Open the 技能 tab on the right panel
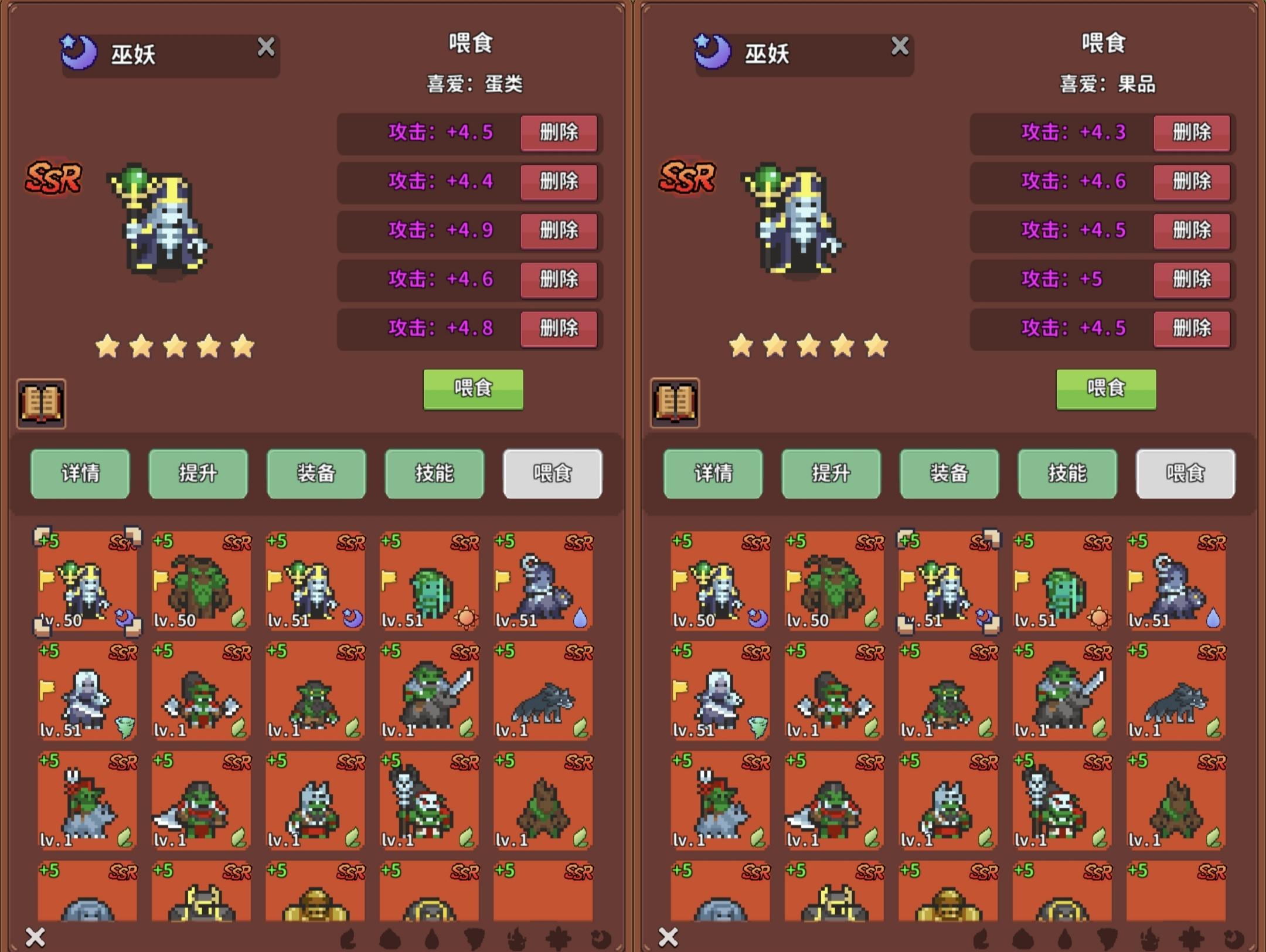This screenshot has width=1266, height=952. click(x=1067, y=474)
